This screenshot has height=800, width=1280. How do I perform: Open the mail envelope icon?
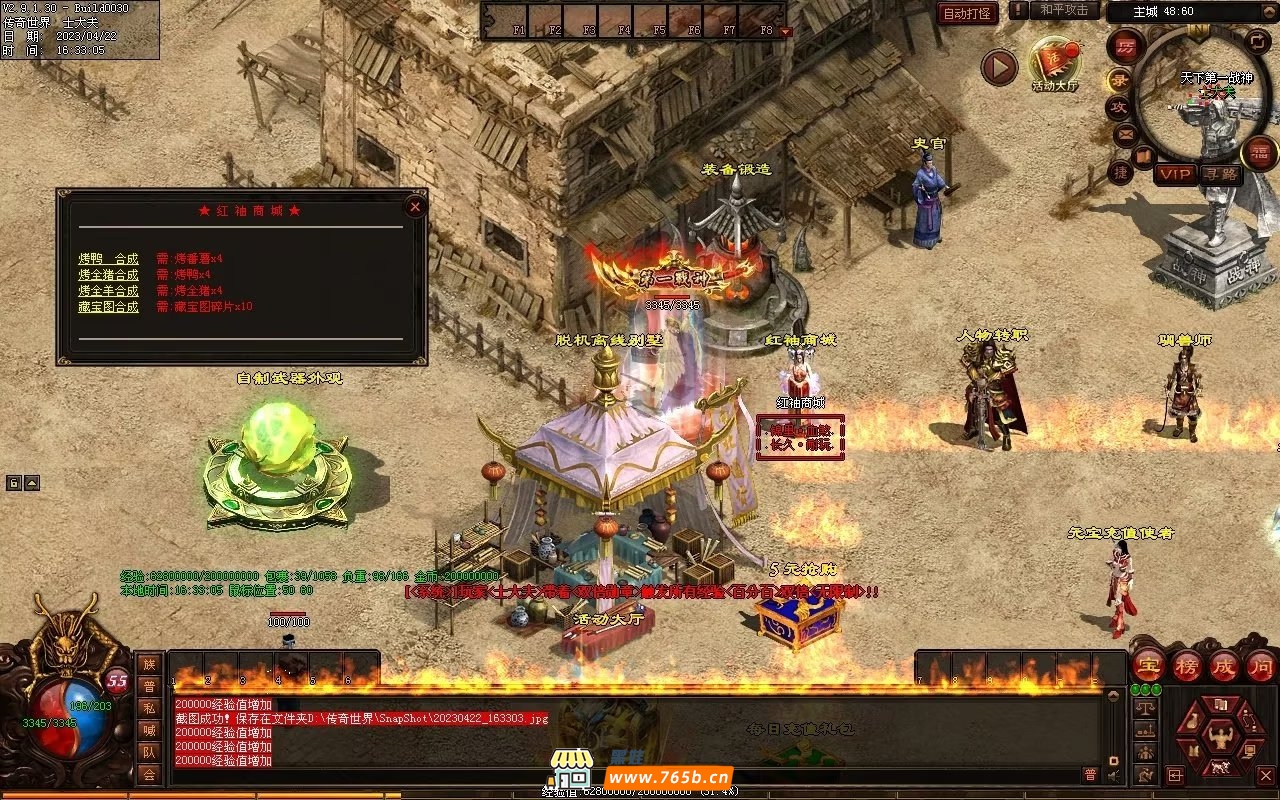coord(1125,133)
